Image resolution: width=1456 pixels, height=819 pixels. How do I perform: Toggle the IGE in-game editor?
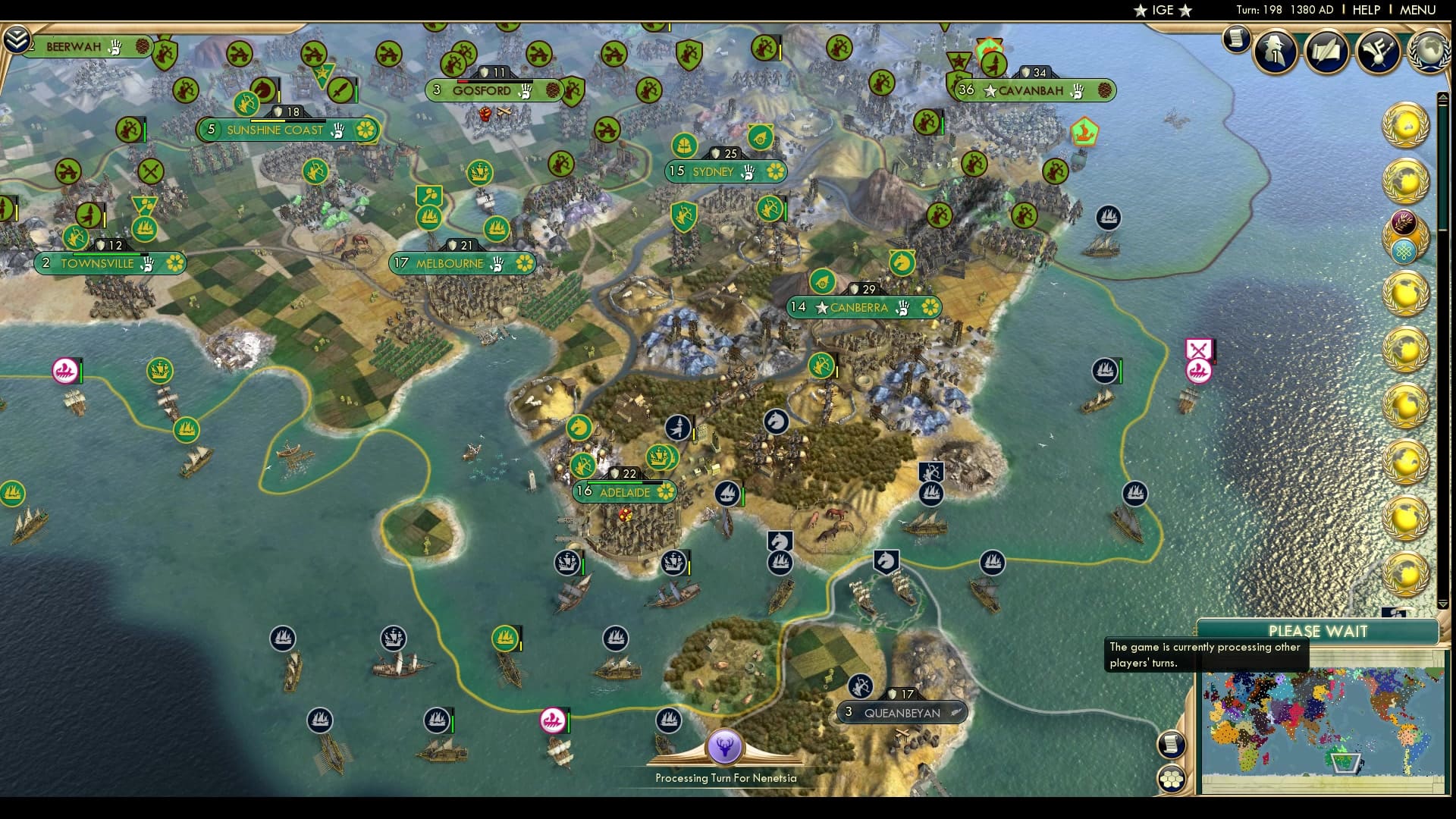[x=1162, y=10]
